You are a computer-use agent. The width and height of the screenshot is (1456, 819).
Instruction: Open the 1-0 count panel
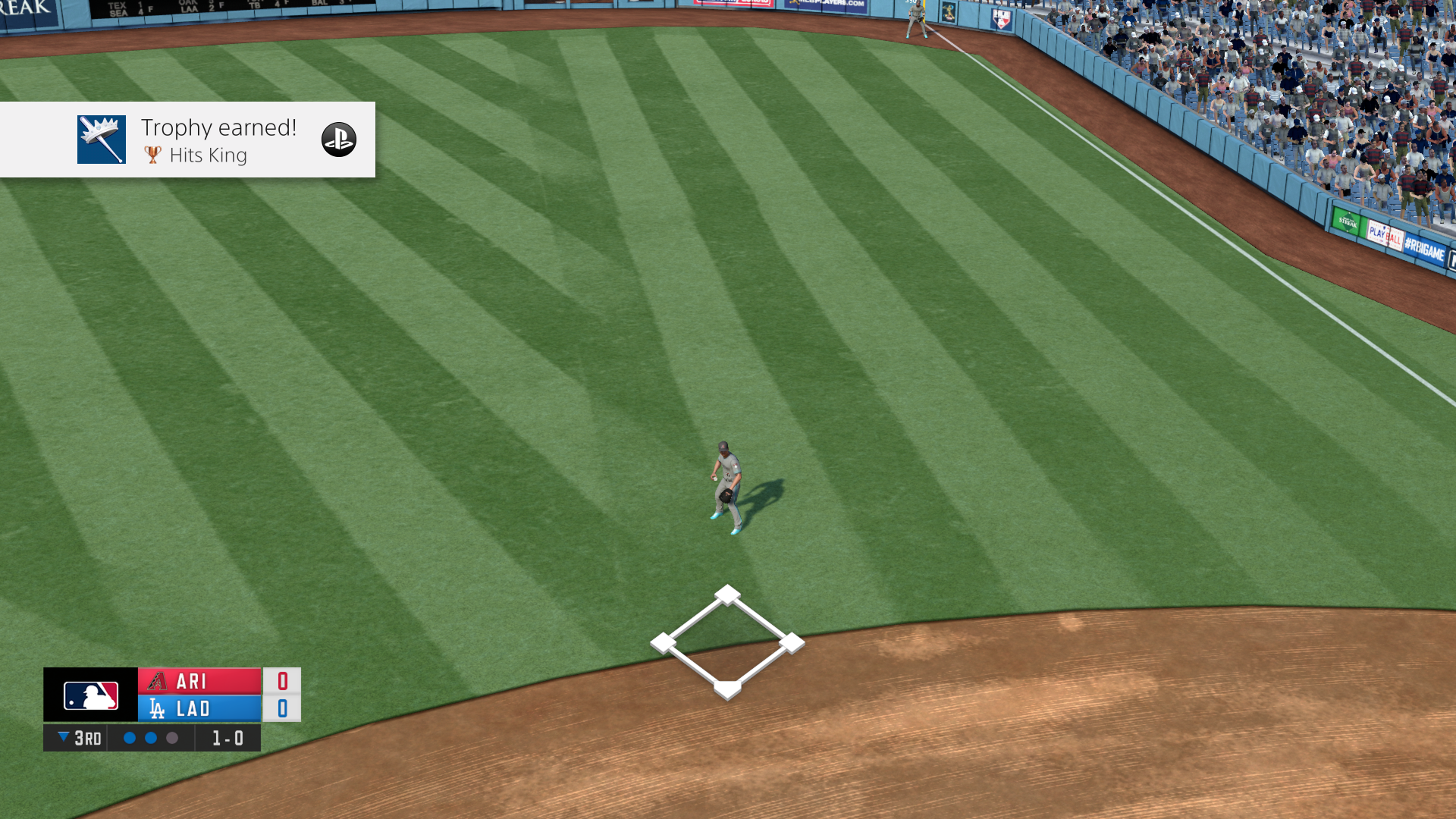tap(227, 737)
